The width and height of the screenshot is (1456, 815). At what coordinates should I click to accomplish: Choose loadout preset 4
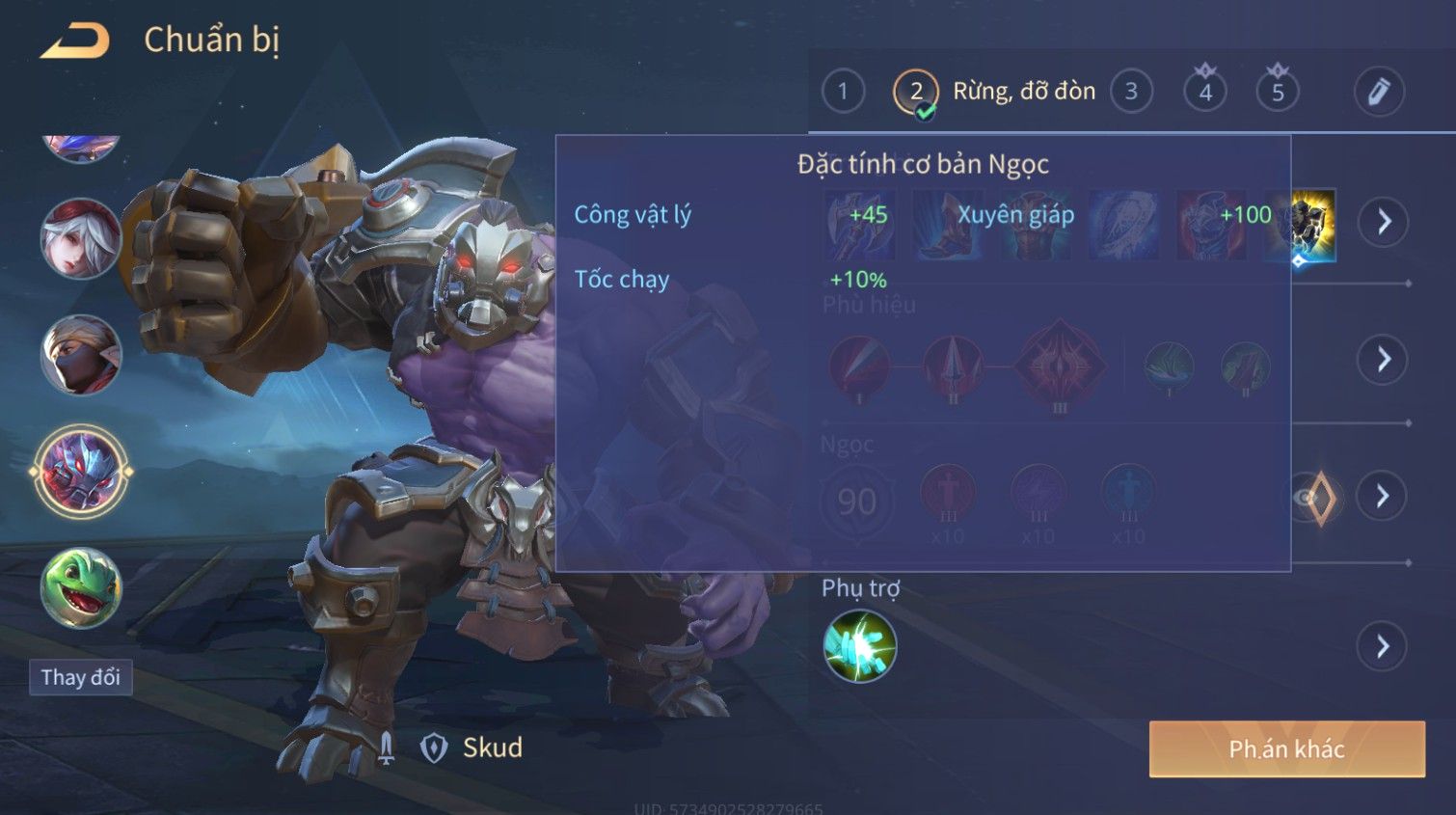pyautogui.click(x=1204, y=92)
